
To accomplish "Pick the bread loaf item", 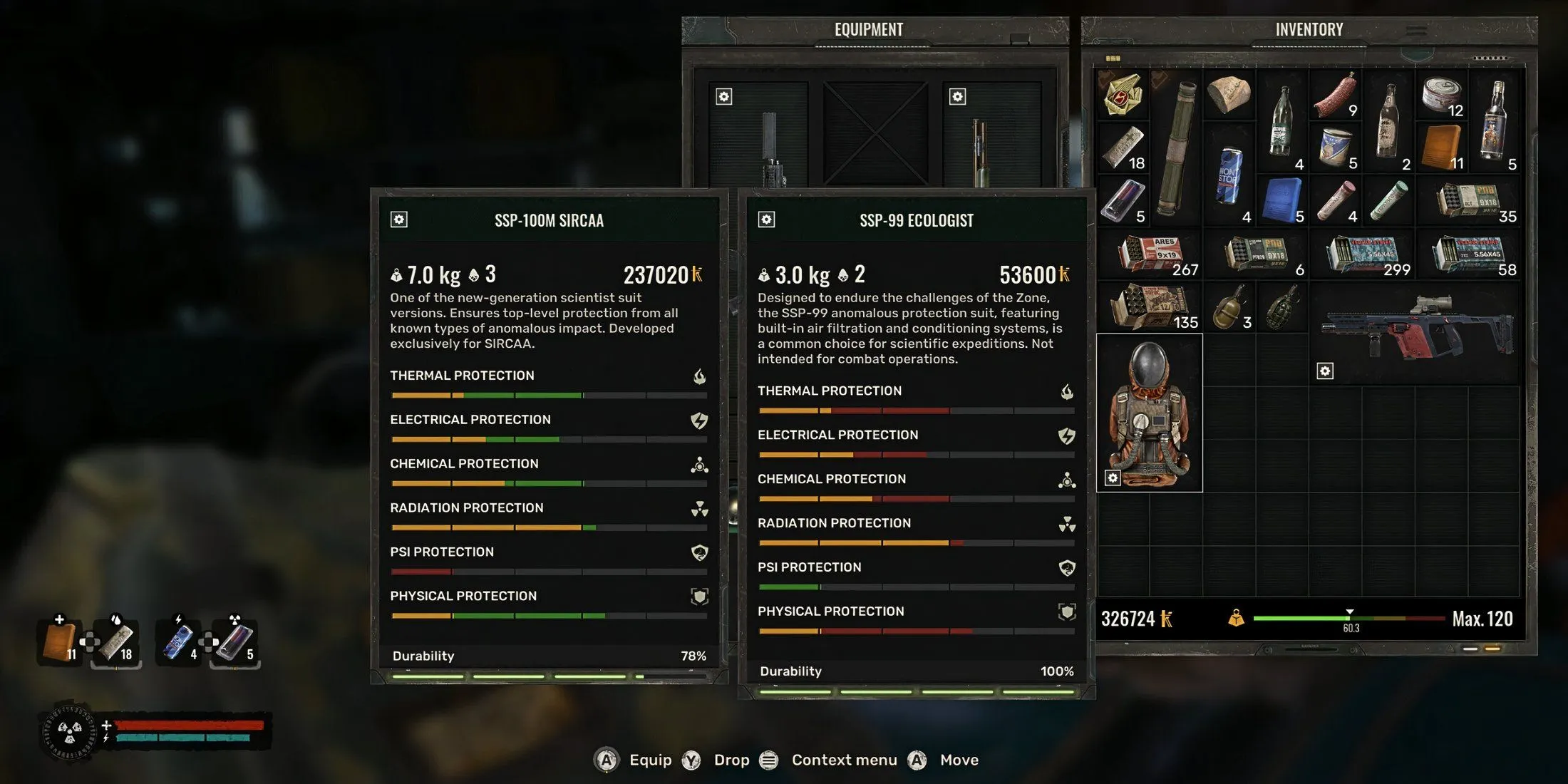I will pyautogui.click(x=1229, y=94).
